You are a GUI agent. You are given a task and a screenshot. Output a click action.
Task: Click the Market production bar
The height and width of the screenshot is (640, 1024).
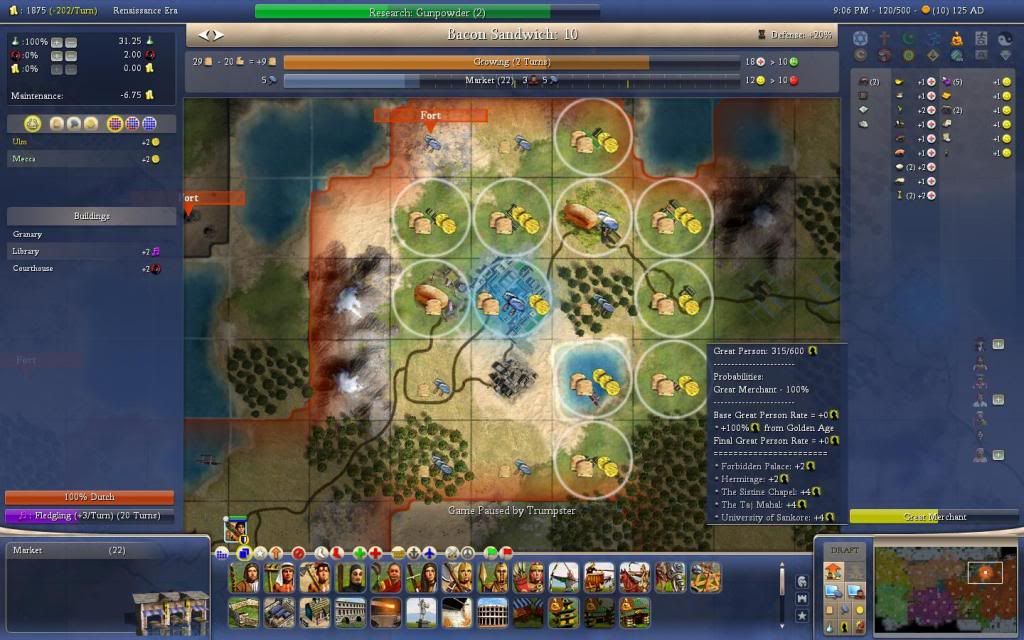click(x=510, y=80)
